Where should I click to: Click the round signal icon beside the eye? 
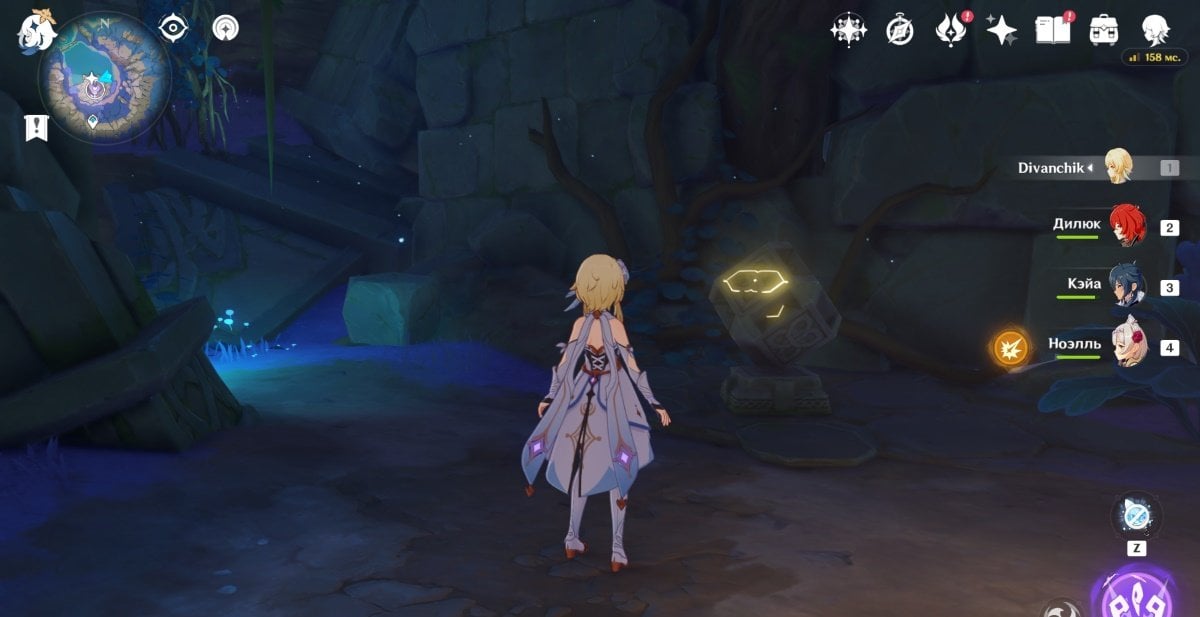point(225,28)
